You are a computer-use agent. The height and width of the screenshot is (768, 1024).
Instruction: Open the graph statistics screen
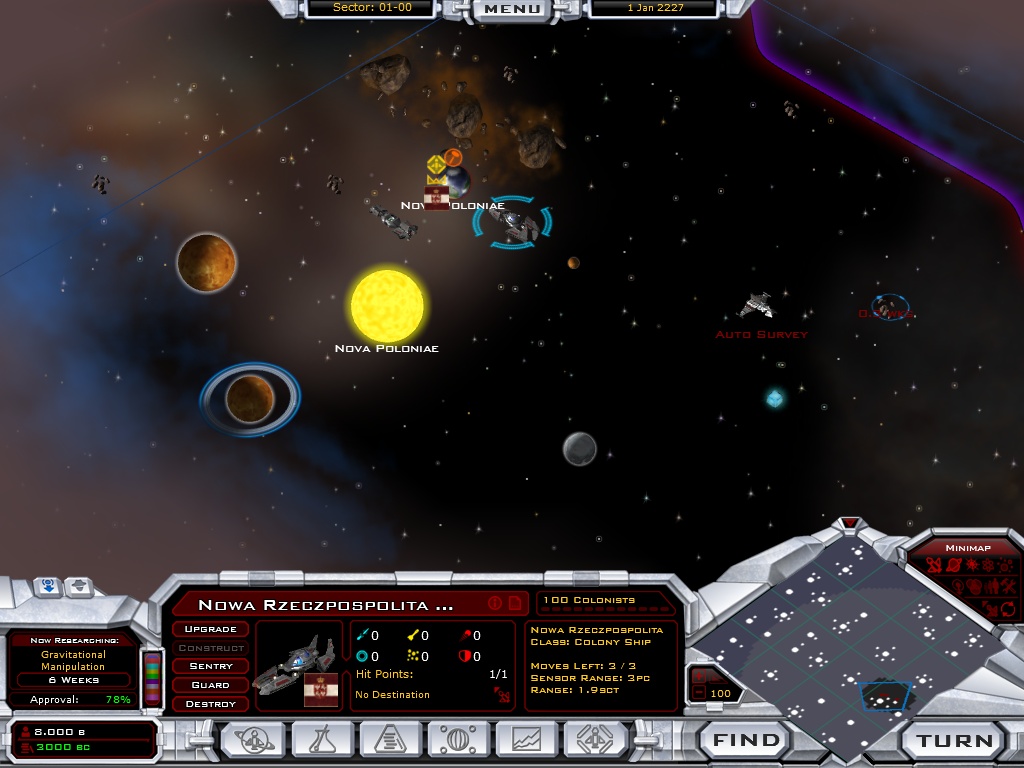(x=528, y=740)
